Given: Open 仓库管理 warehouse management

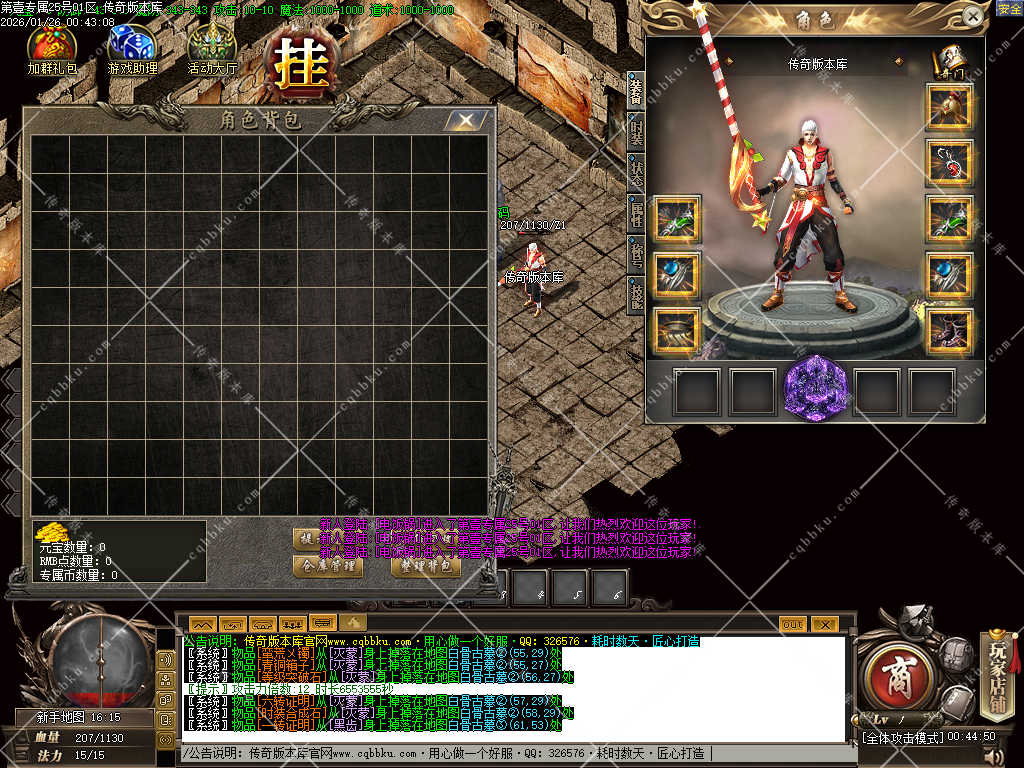Looking at the screenshot, I should point(327,565).
